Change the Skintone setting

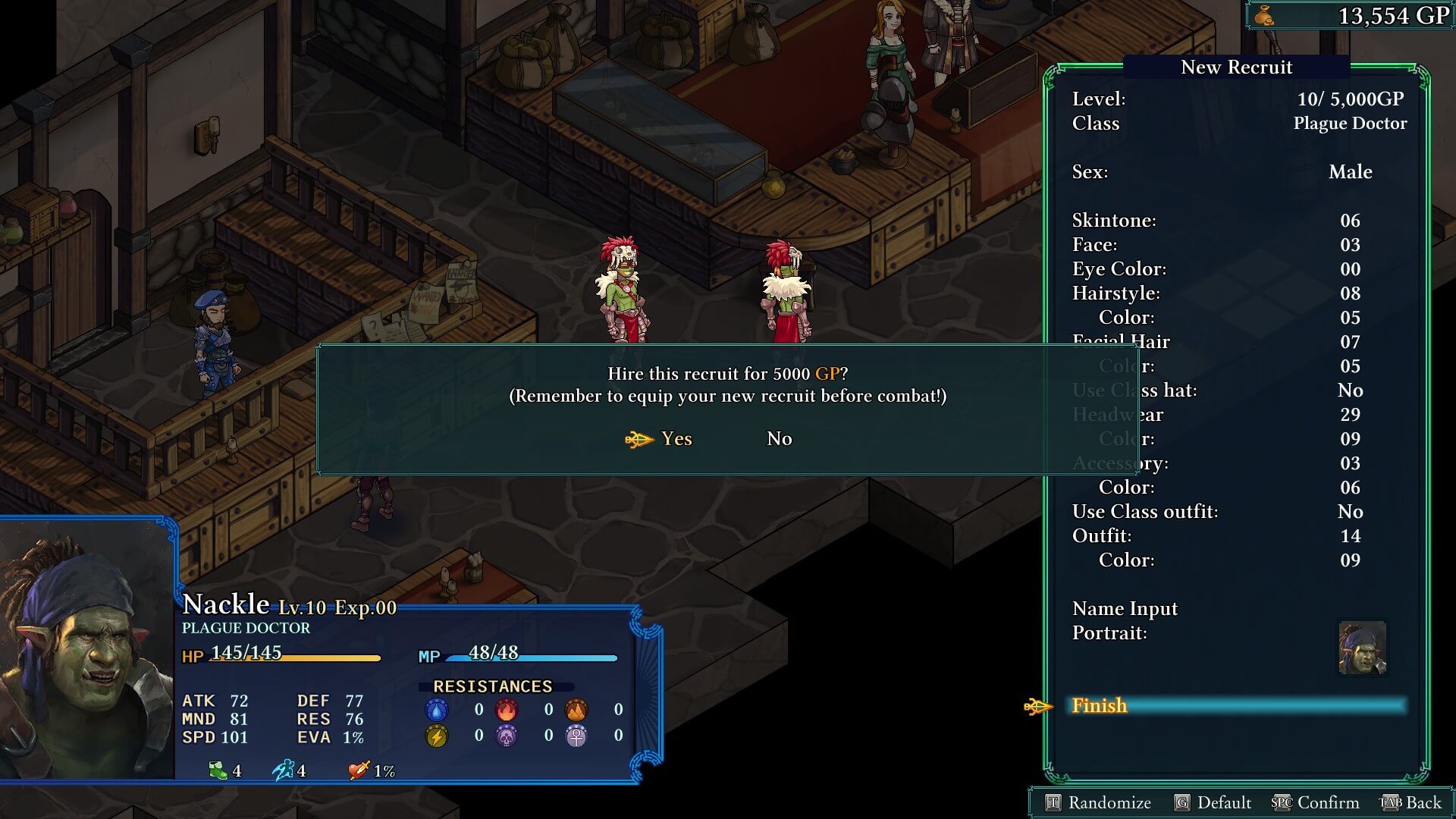click(x=1238, y=221)
